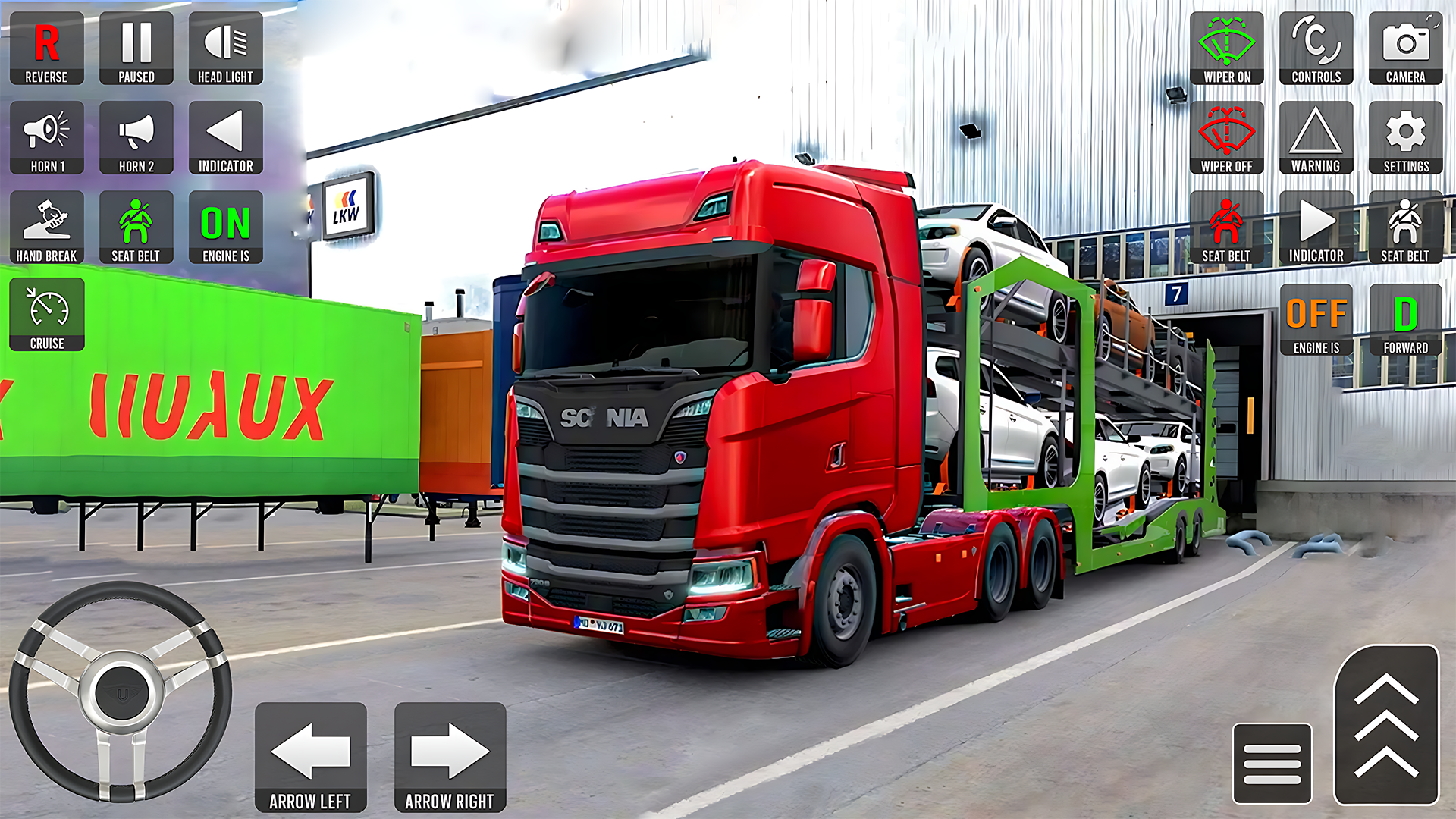Fasten the green Seat Belt
Screen dimensions: 1456x819
point(136,227)
